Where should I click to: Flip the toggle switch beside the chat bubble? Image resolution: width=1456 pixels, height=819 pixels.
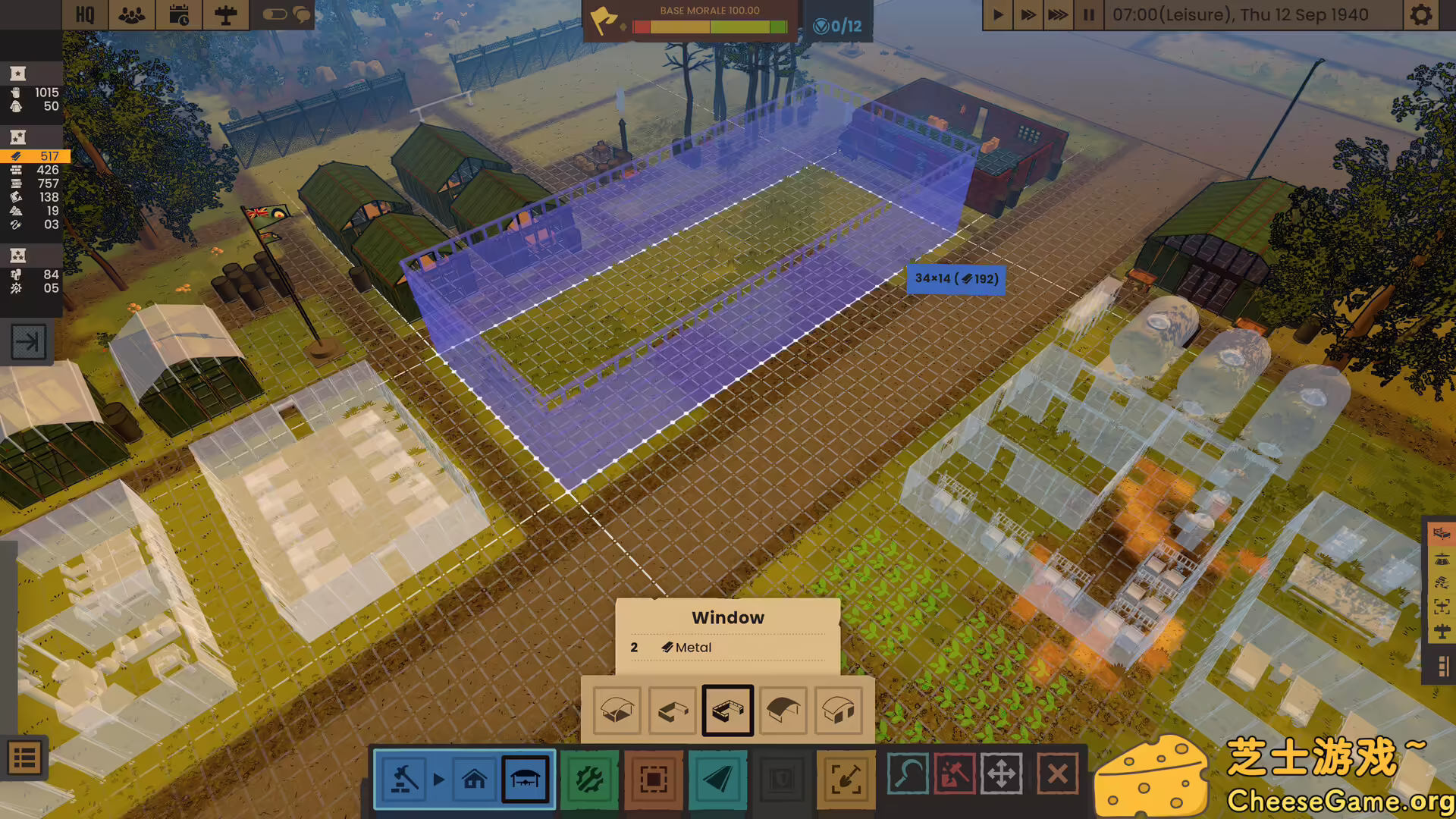275,14
